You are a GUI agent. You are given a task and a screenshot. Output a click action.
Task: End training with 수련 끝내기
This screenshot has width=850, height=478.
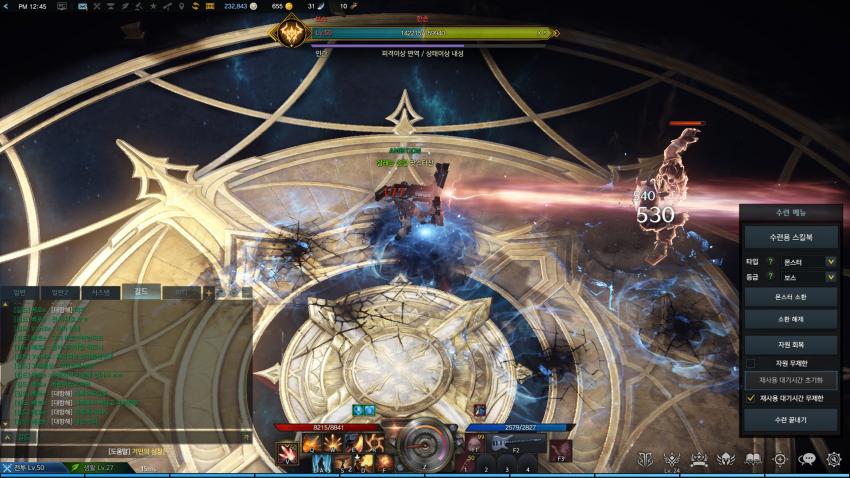tap(790, 420)
